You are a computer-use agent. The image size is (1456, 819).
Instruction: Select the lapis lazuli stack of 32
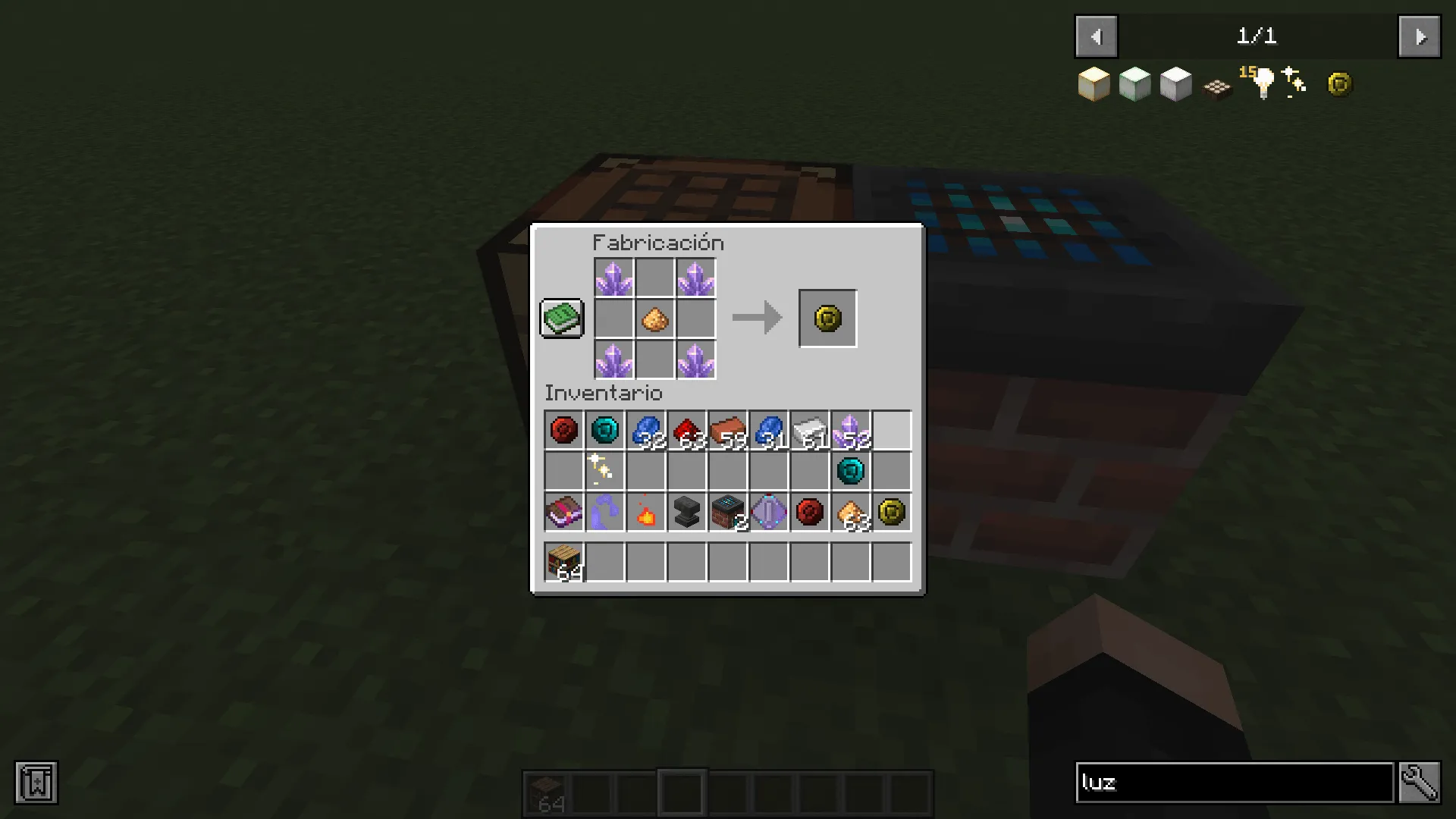click(645, 430)
